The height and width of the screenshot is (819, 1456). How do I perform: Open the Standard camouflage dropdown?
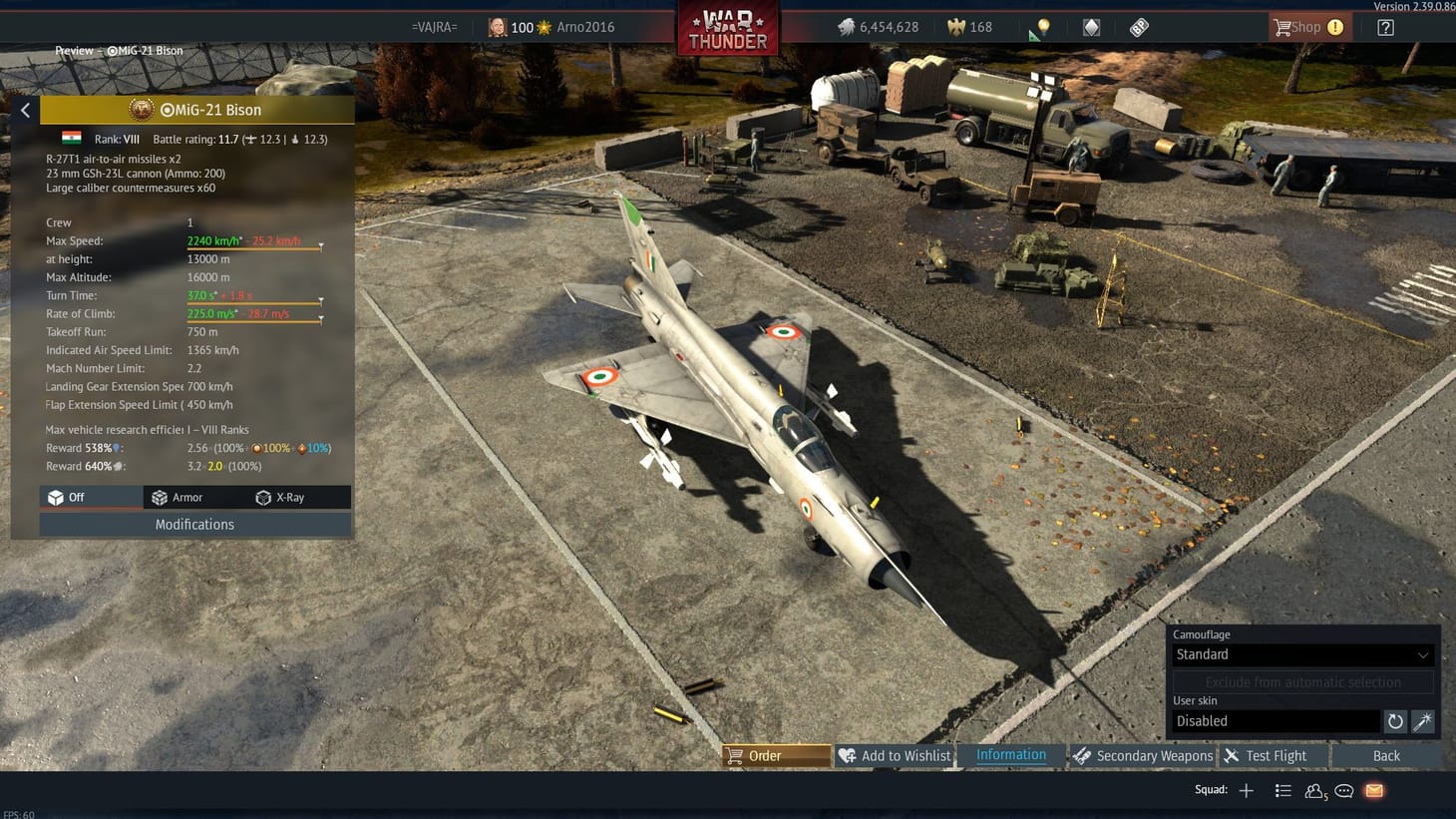1300,654
